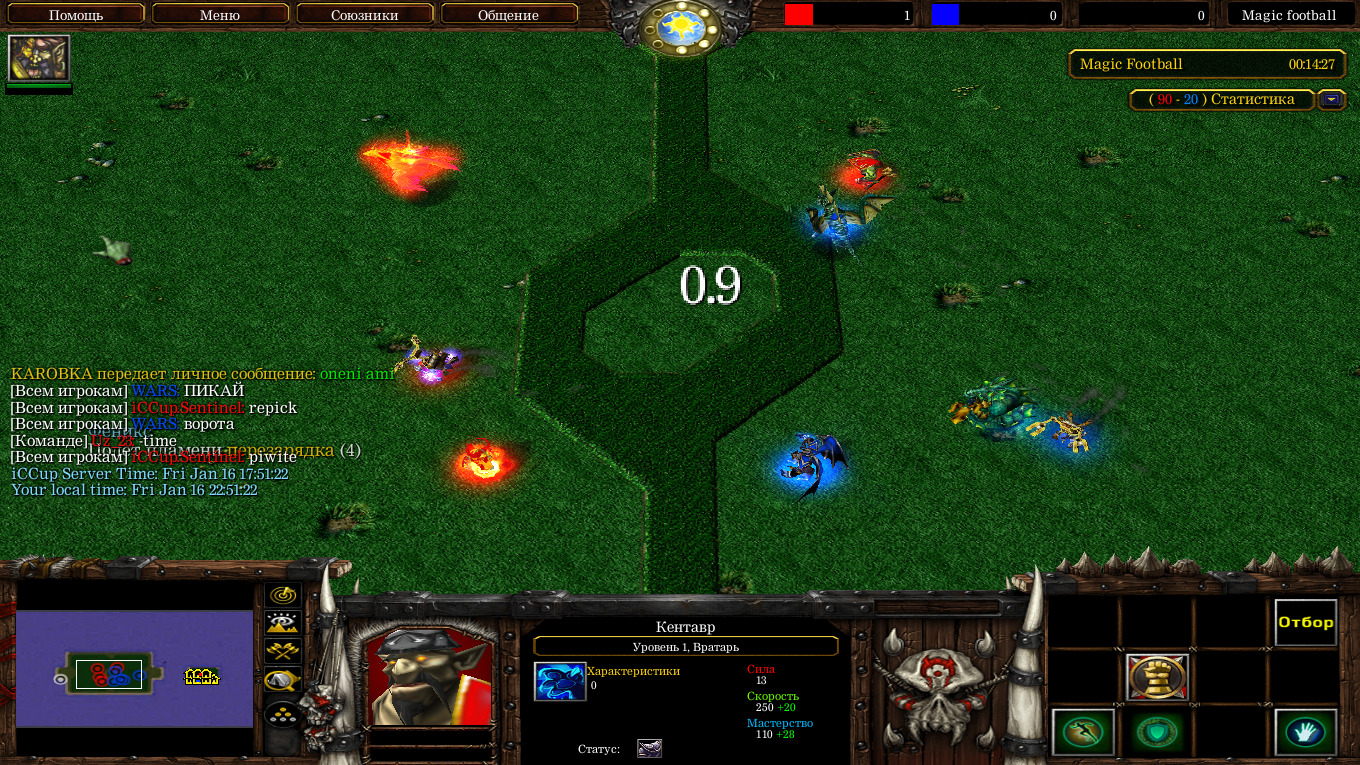Image resolution: width=1360 pixels, height=765 pixels.
Task: Toggle minimap terrain display button
Action: pos(283,624)
